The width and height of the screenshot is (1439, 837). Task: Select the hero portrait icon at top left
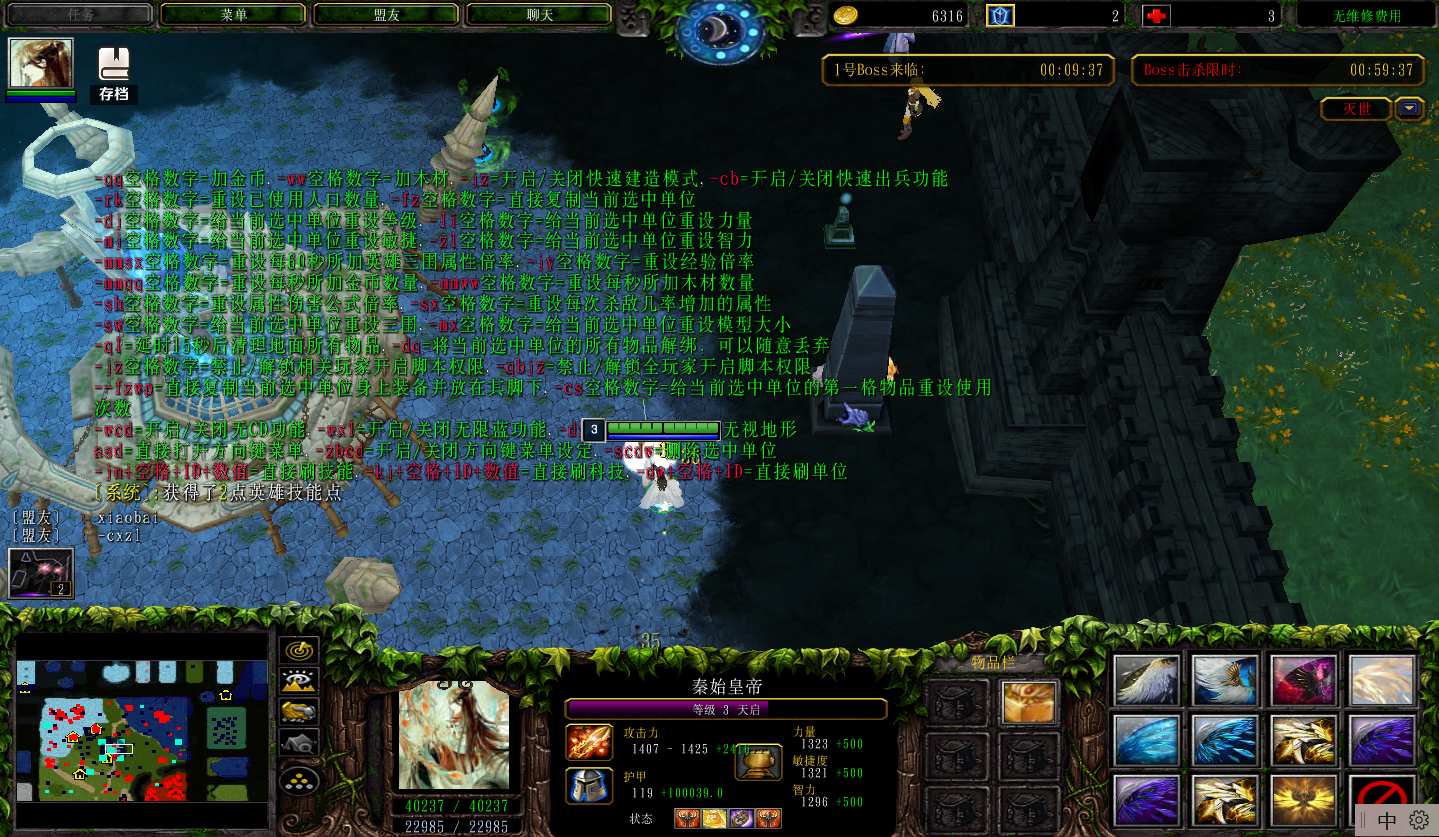click(41, 64)
